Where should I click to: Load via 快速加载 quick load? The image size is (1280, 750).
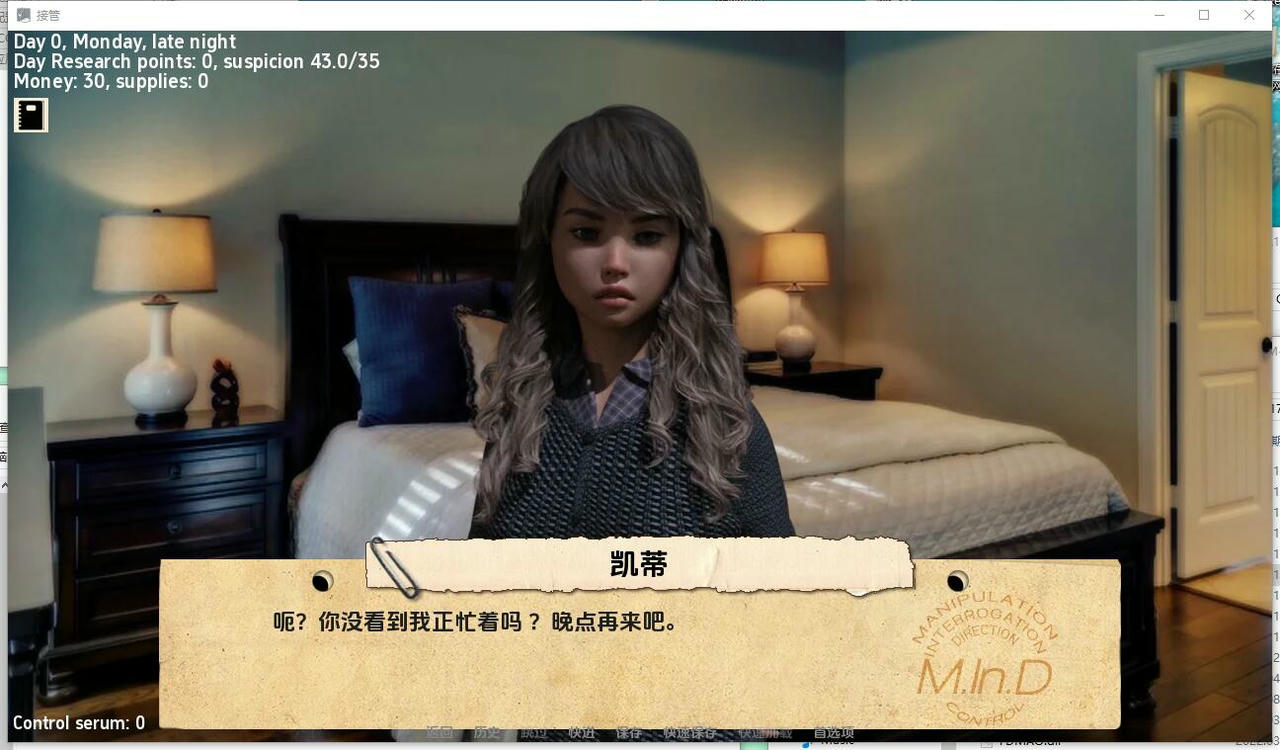click(765, 732)
